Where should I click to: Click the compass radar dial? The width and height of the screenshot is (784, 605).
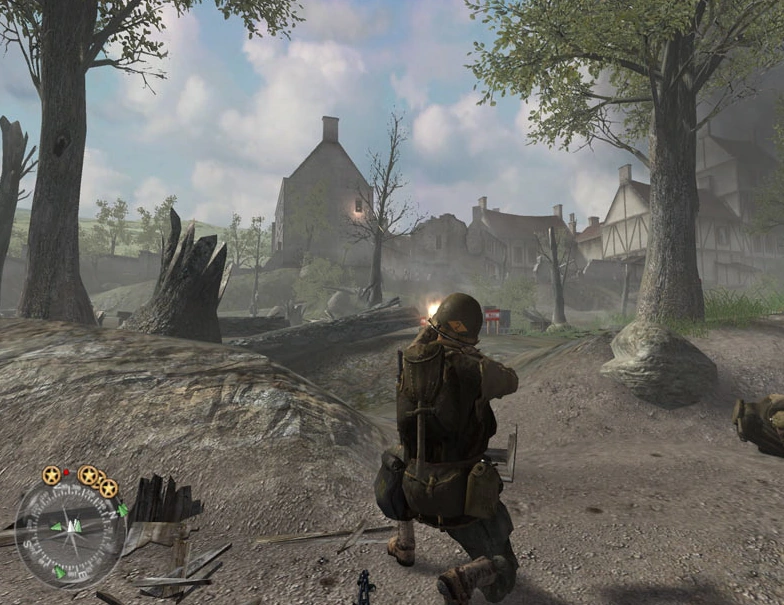69,531
